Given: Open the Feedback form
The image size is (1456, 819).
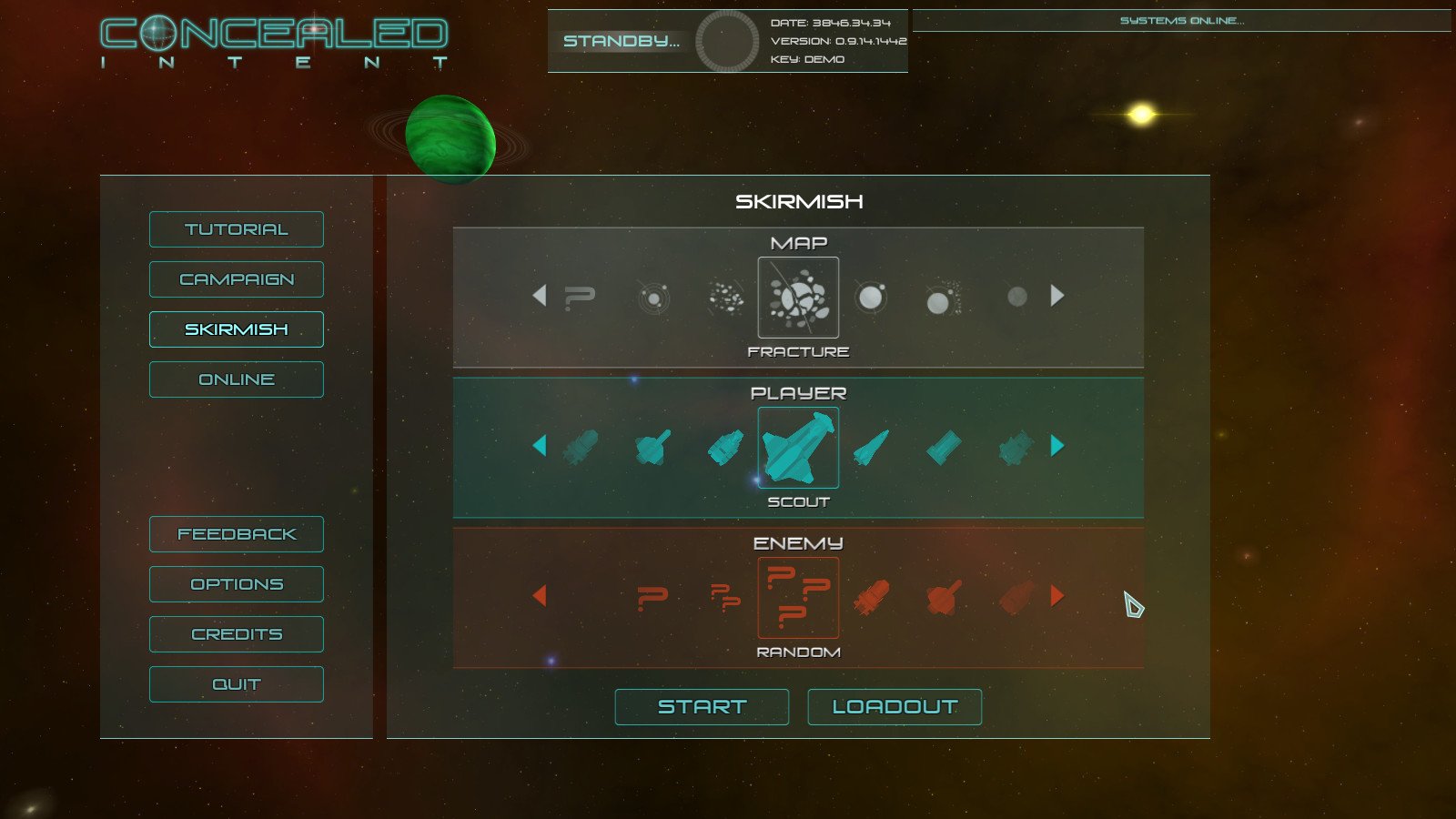Looking at the screenshot, I should click(236, 534).
